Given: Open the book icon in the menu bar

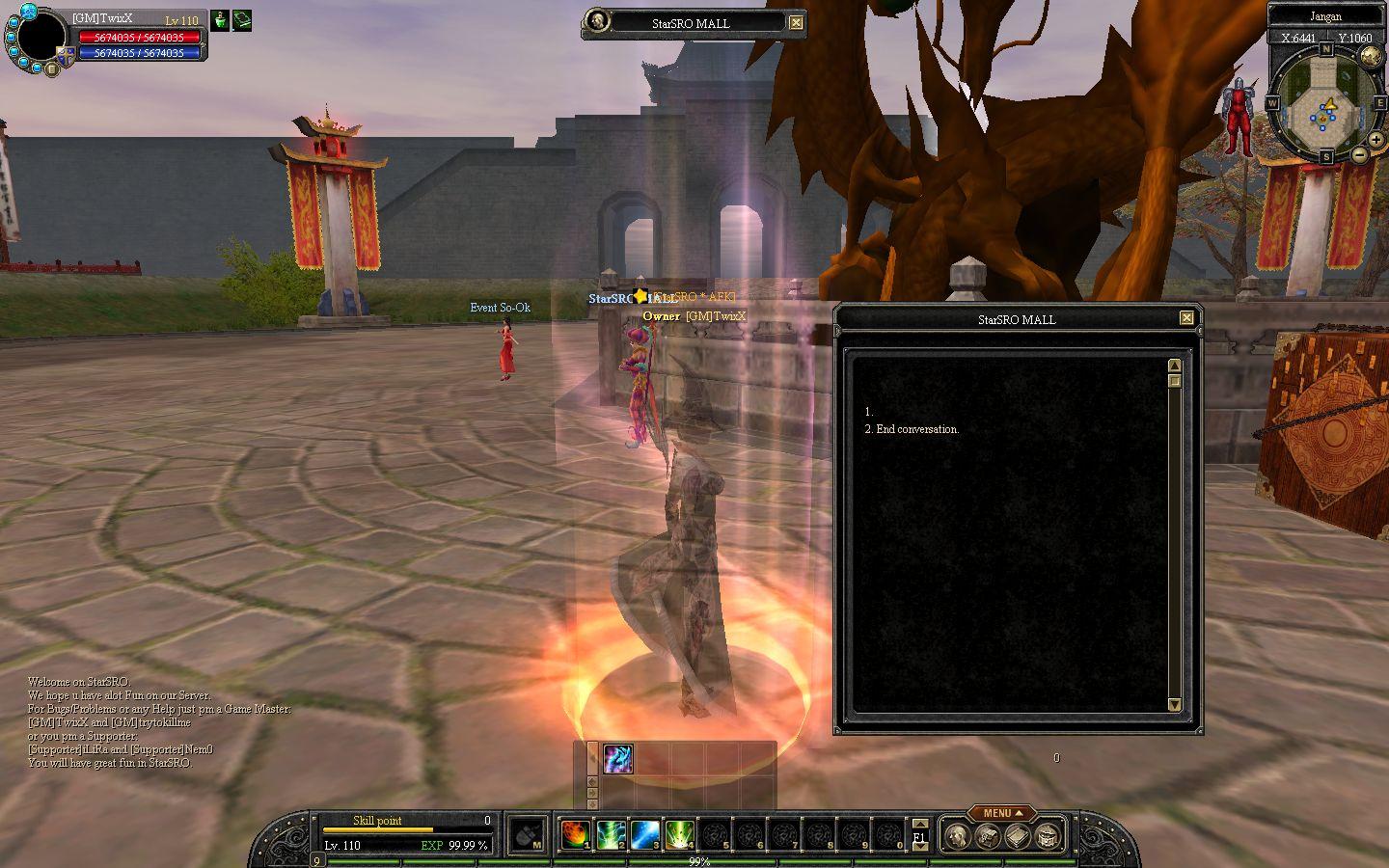Looking at the screenshot, I should (1017, 836).
